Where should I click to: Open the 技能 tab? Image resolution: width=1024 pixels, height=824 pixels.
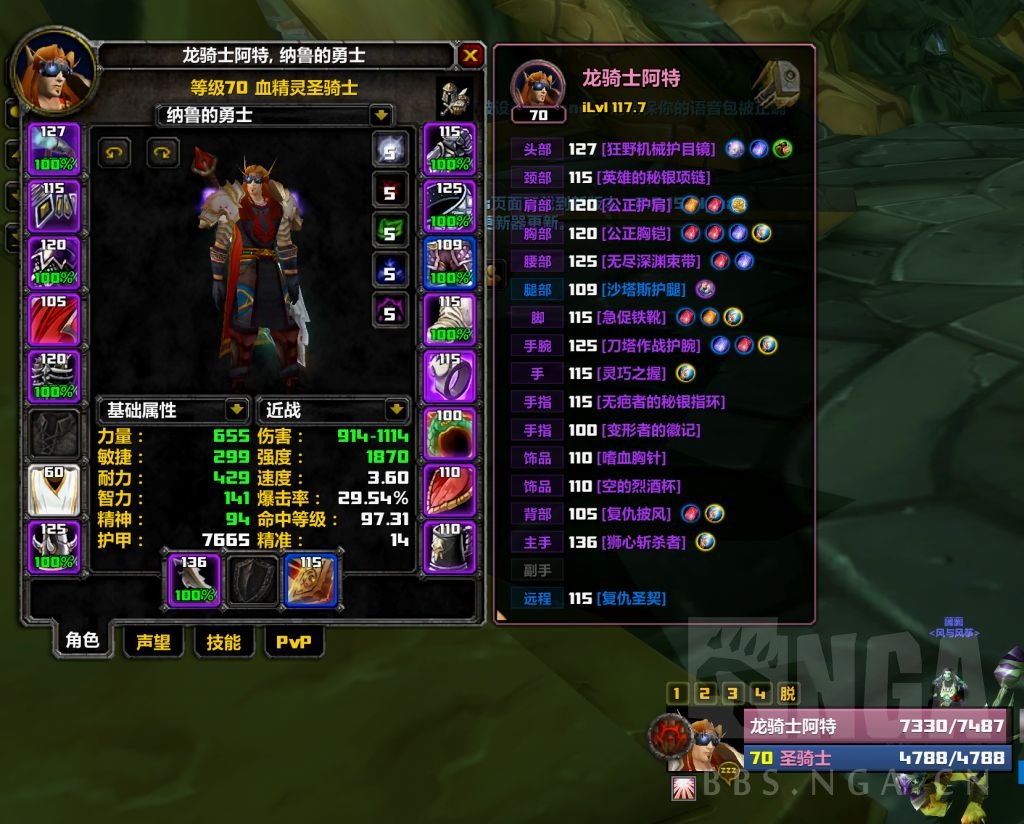point(223,642)
